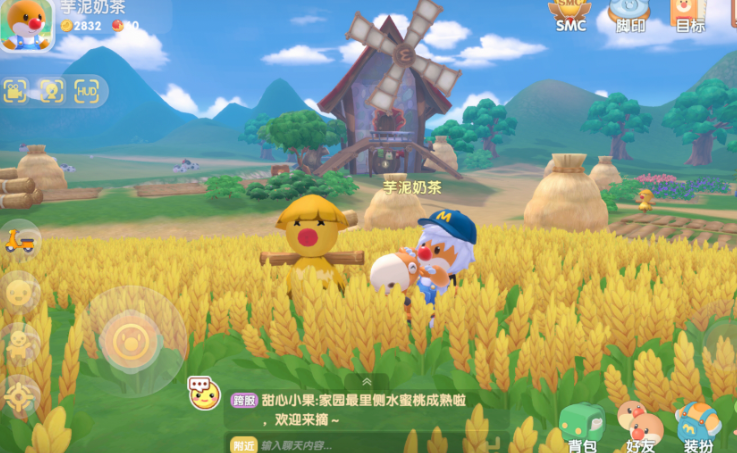This screenshot has width=737, height=453.
Task: Open the chat emoji face icon
Action: click(204, 393)
